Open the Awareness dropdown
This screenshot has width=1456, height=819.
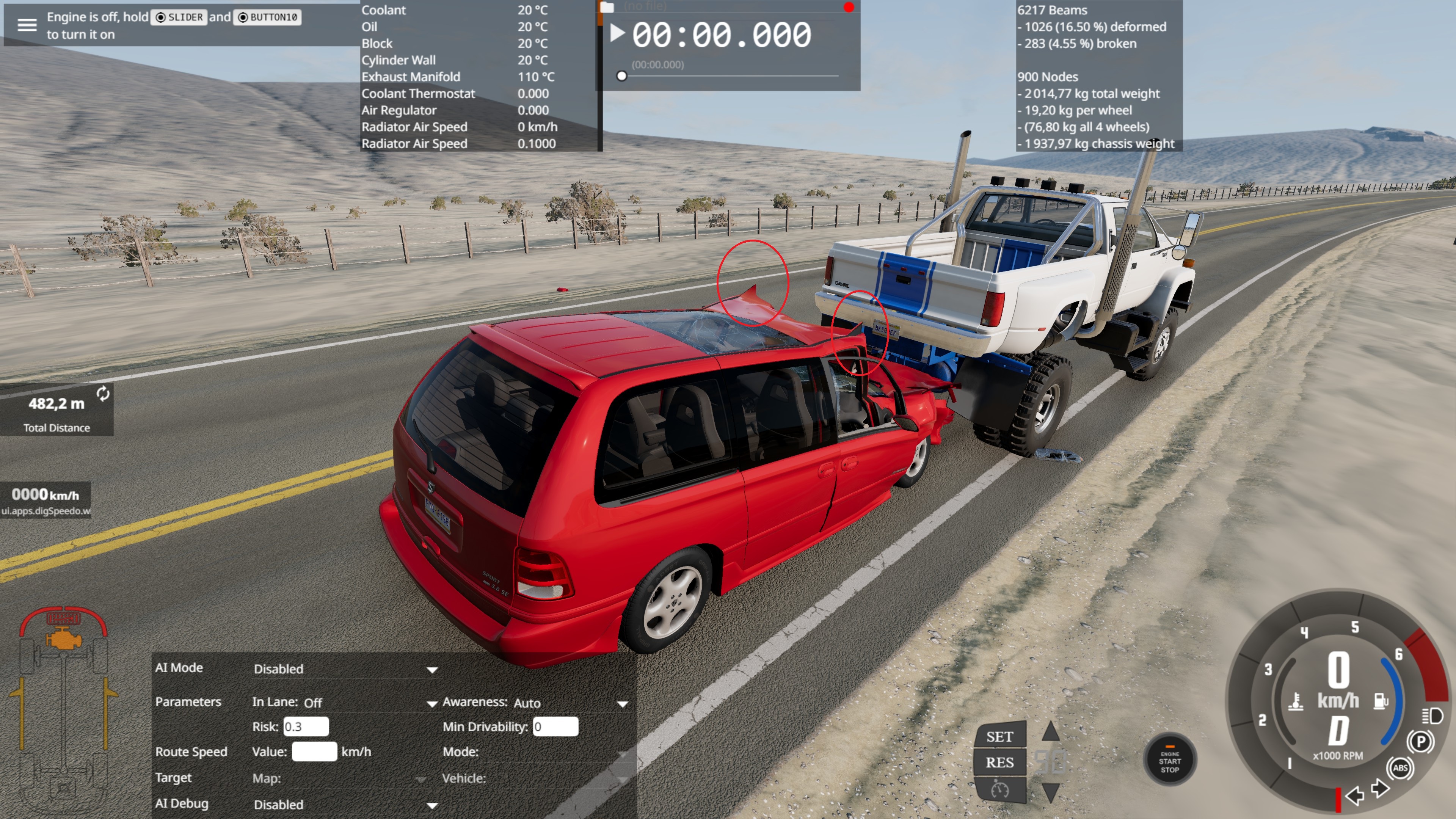pyautogui.click(x=622, y=704)
